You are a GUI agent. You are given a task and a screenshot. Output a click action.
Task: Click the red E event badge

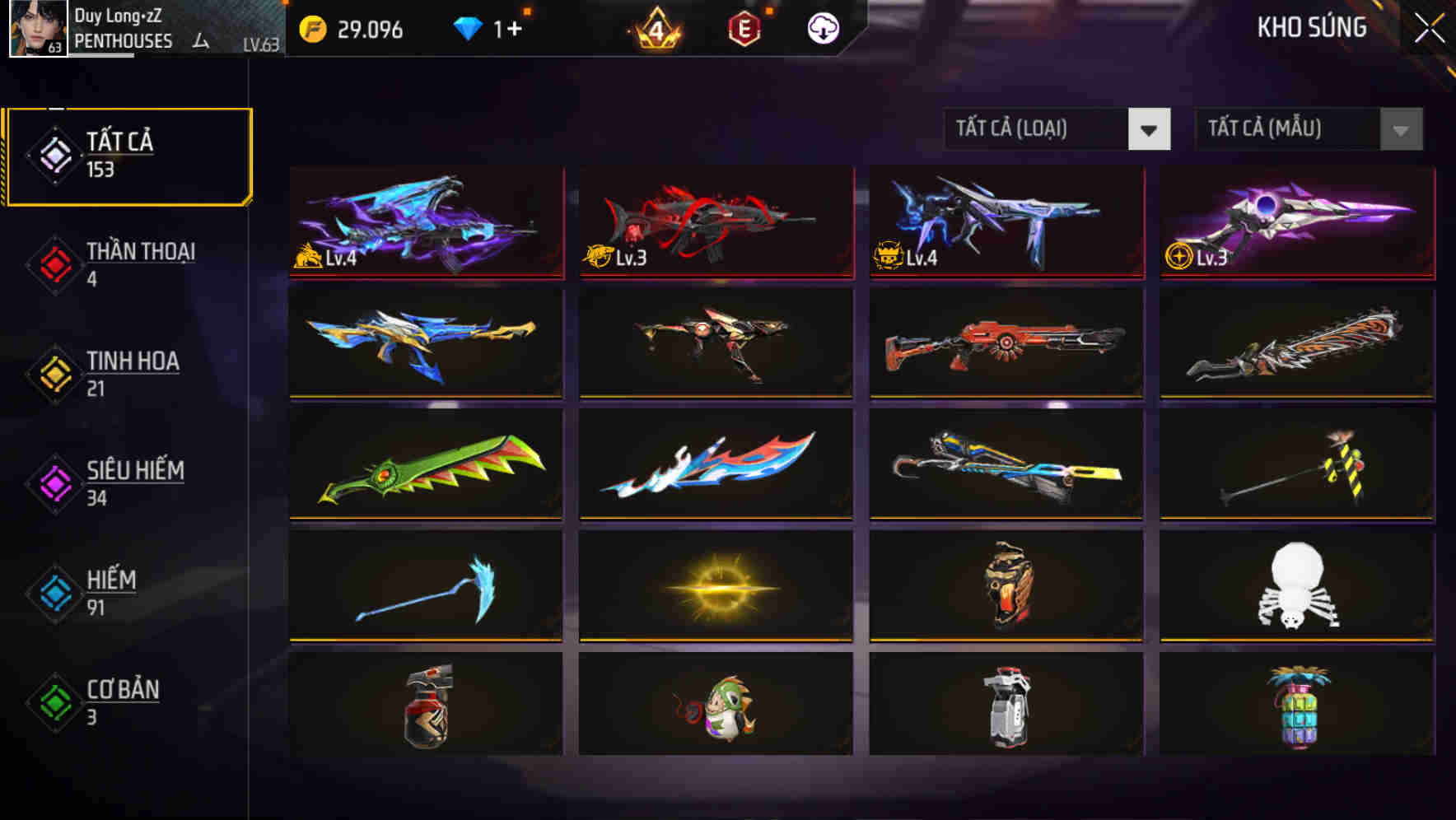click(x=743, y=29)
